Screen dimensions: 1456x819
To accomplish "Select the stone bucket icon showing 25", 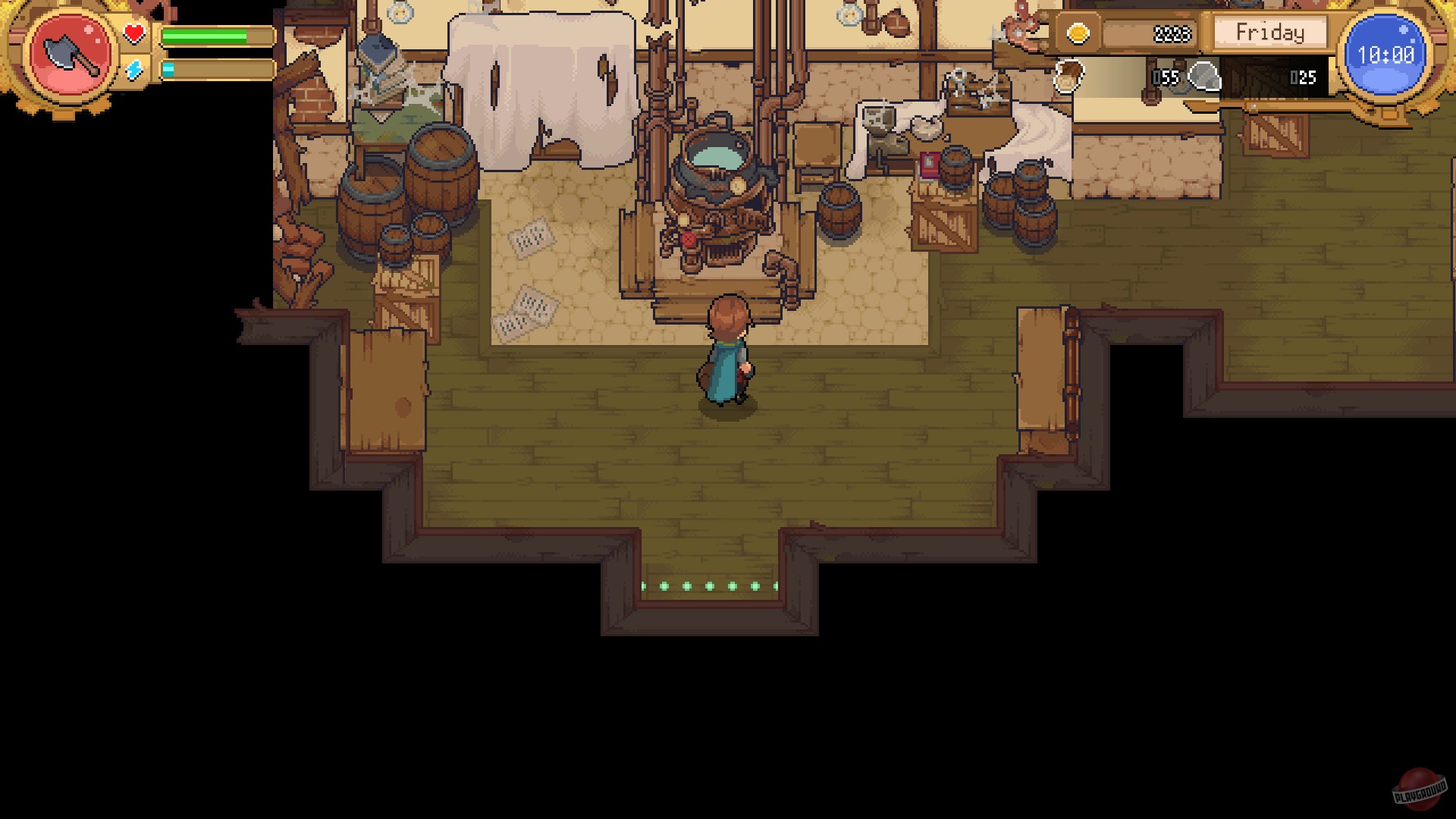I will pyautogui.click(x=1206, y=76).
